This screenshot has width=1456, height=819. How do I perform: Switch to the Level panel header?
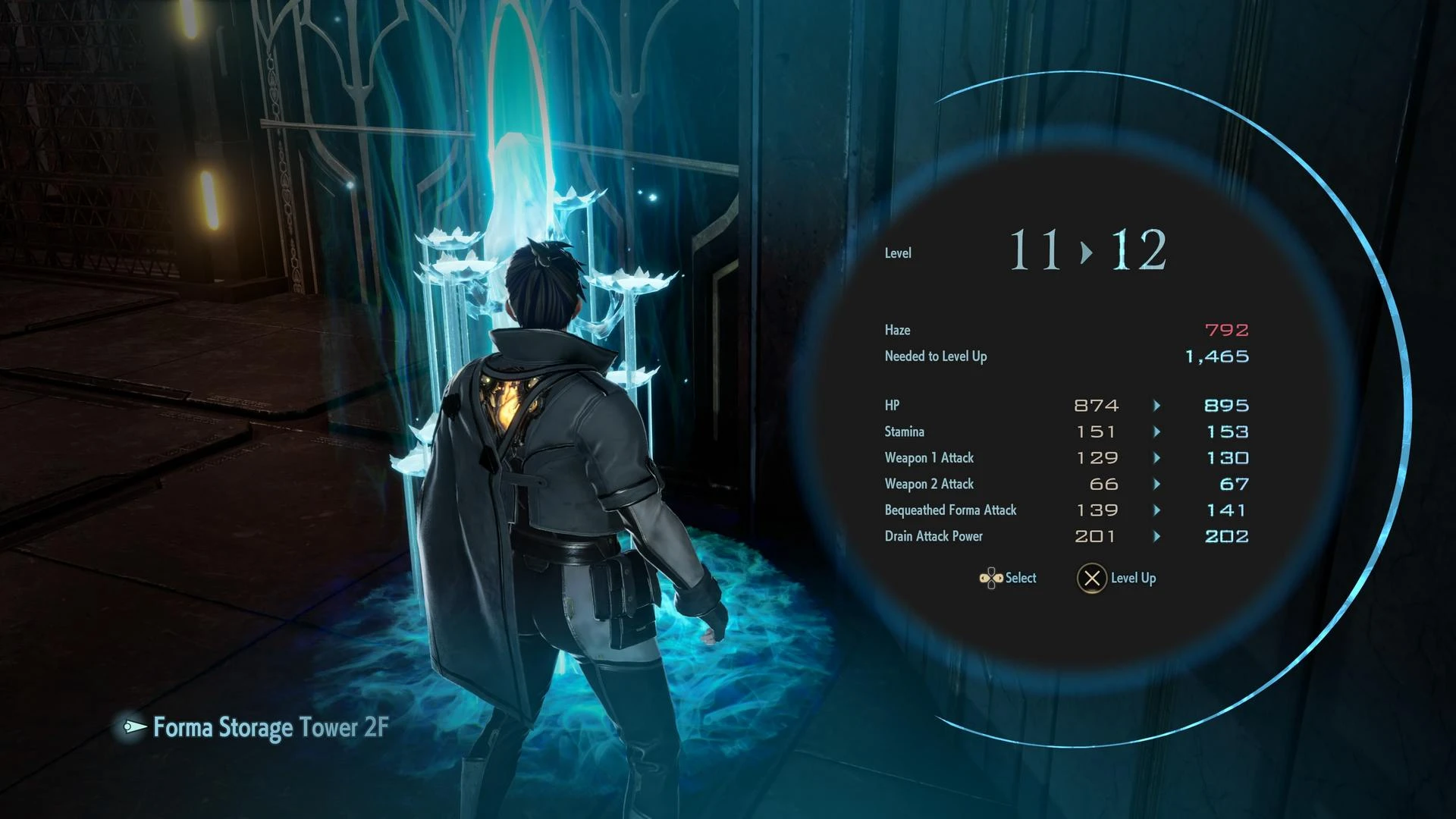pos(898,253)
